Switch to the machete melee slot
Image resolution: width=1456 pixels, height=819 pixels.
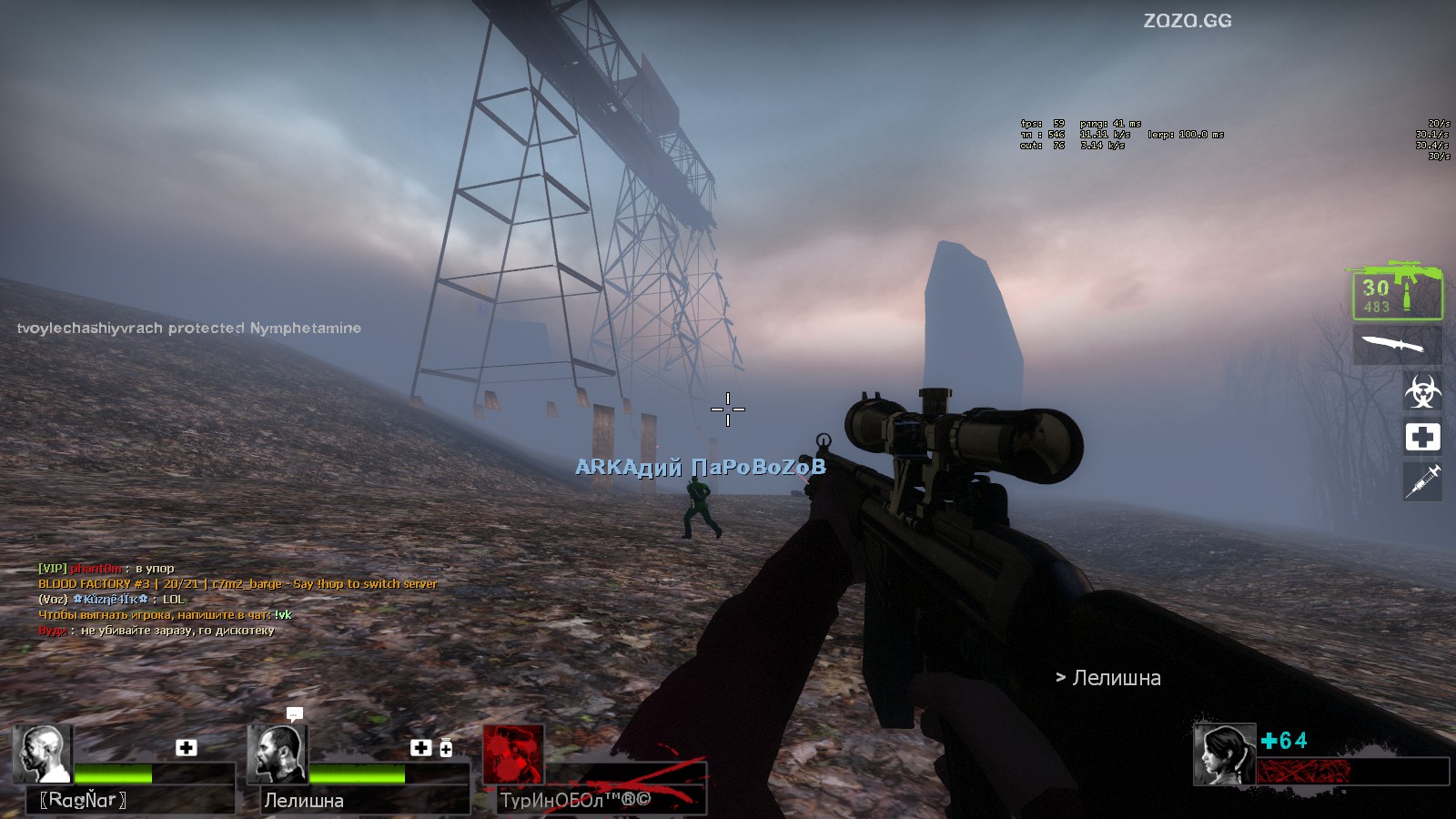point(1396,344)
